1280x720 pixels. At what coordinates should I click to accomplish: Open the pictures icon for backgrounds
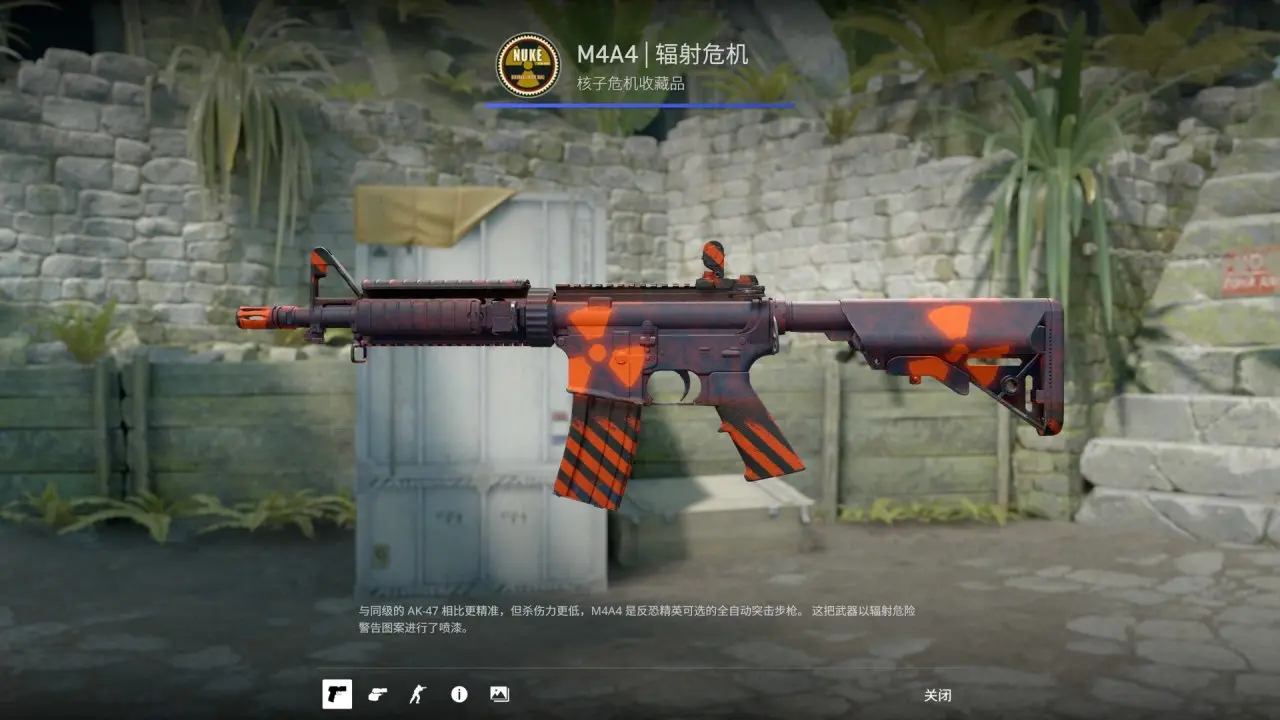[x=499, y=694]
